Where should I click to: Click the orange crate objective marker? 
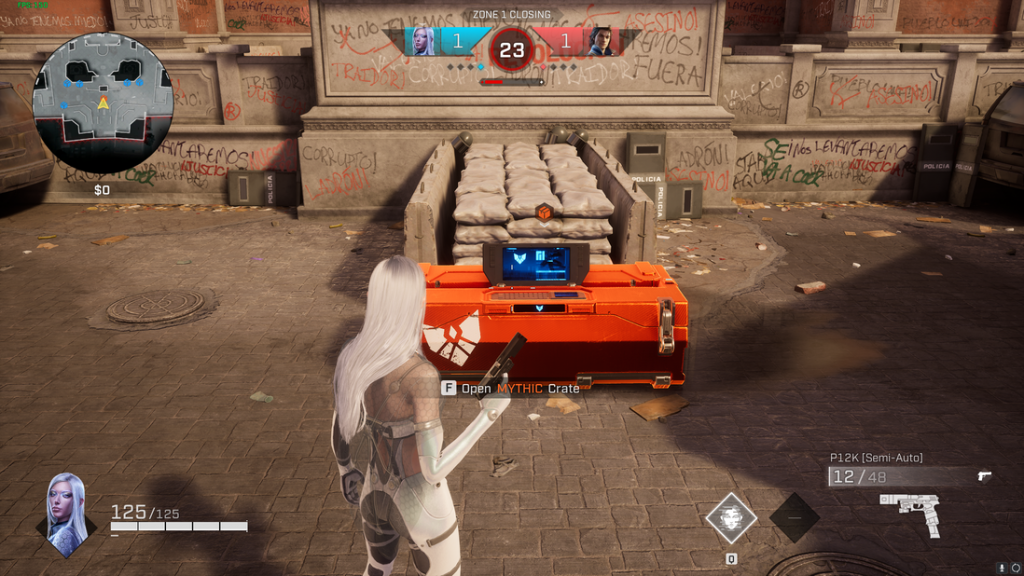click(x=544, y=212)
